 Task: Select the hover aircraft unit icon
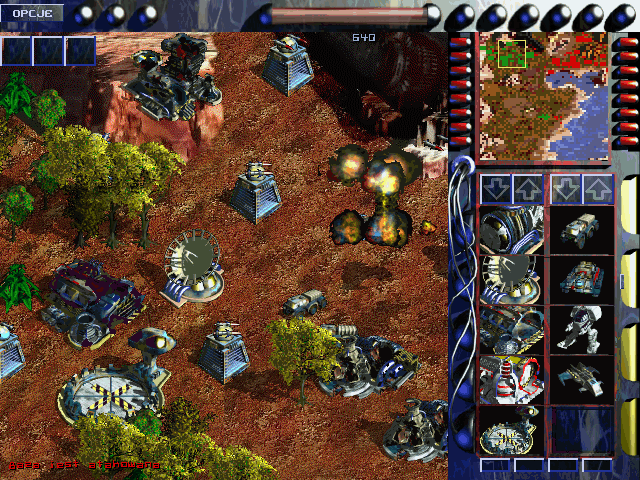(581, 379)
